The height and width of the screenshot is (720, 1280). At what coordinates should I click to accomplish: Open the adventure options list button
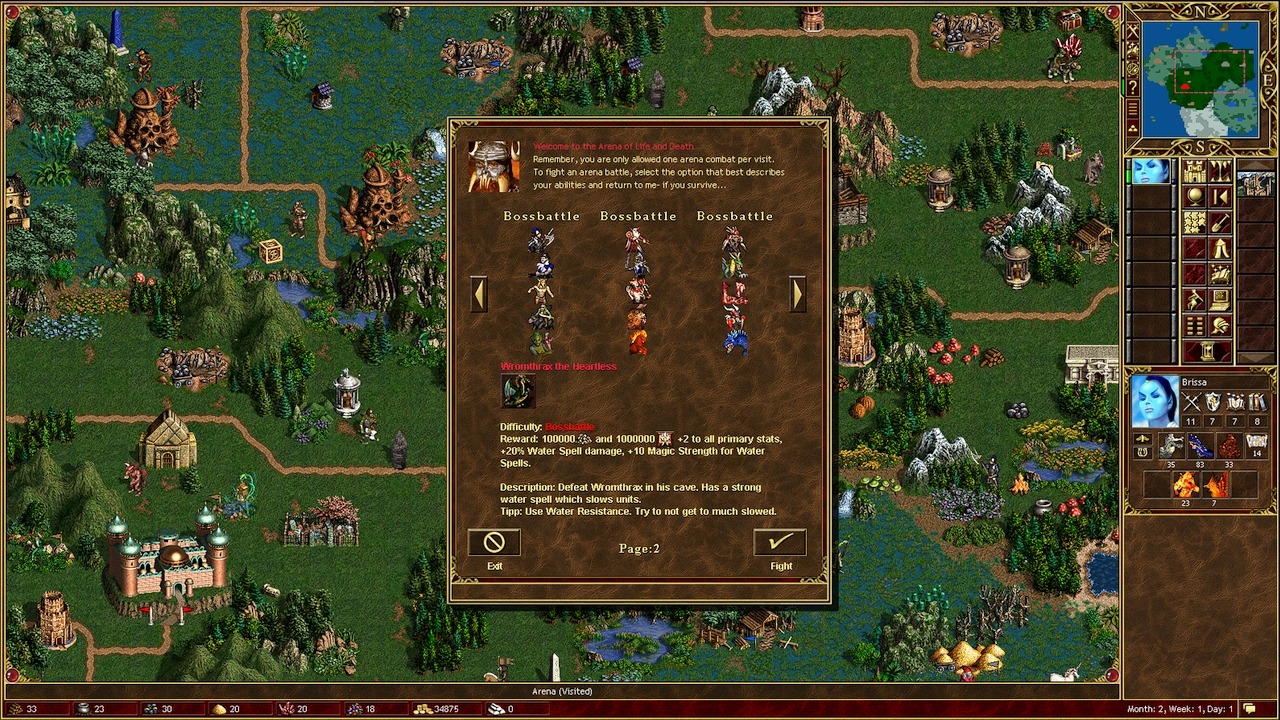coord(1194,327)
